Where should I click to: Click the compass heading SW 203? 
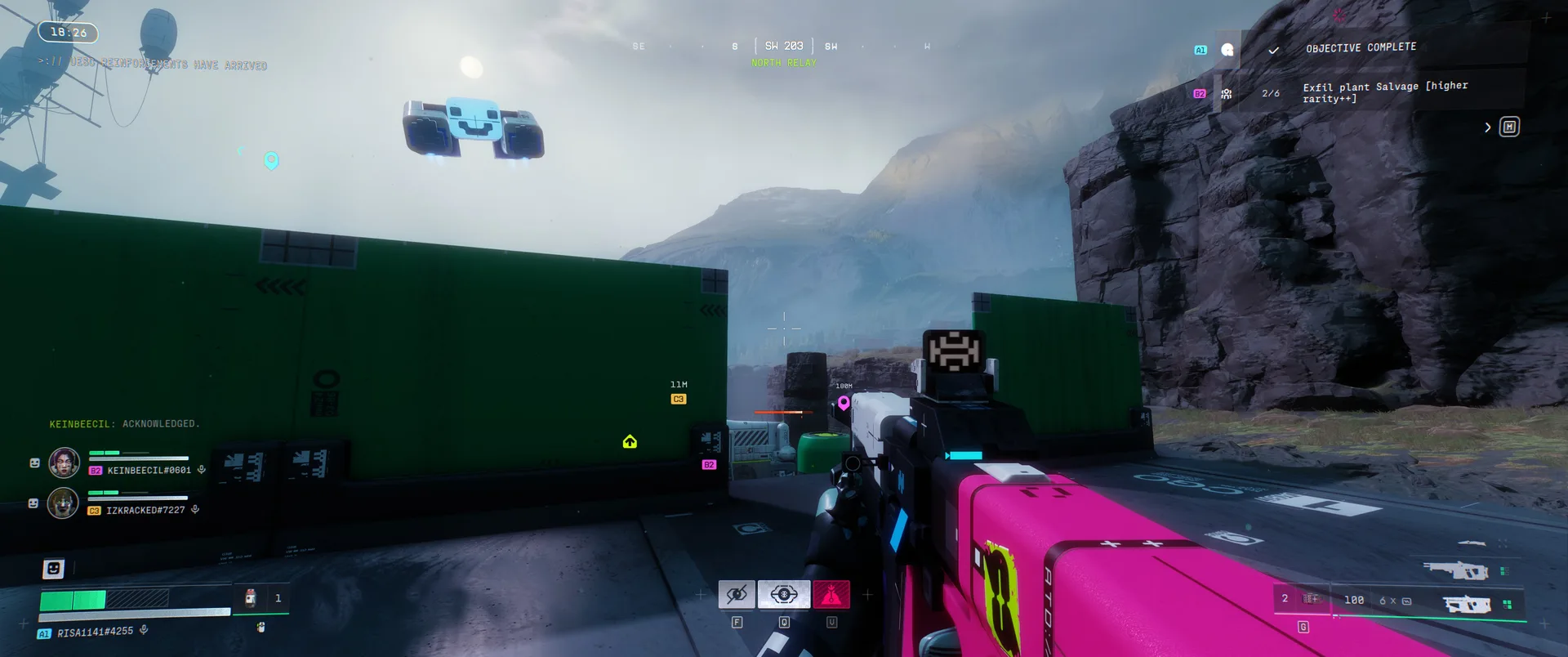[783, 47]
